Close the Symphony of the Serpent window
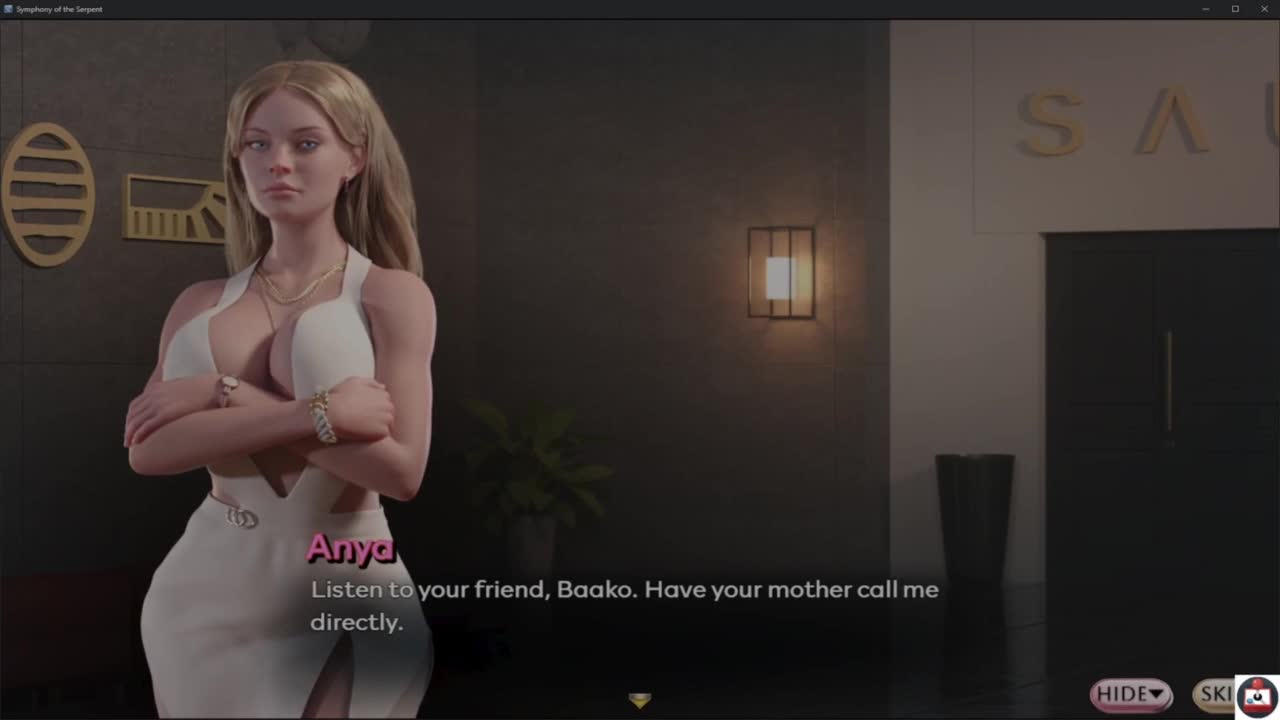The image size is (1280, 720). tap(1264, 9)
